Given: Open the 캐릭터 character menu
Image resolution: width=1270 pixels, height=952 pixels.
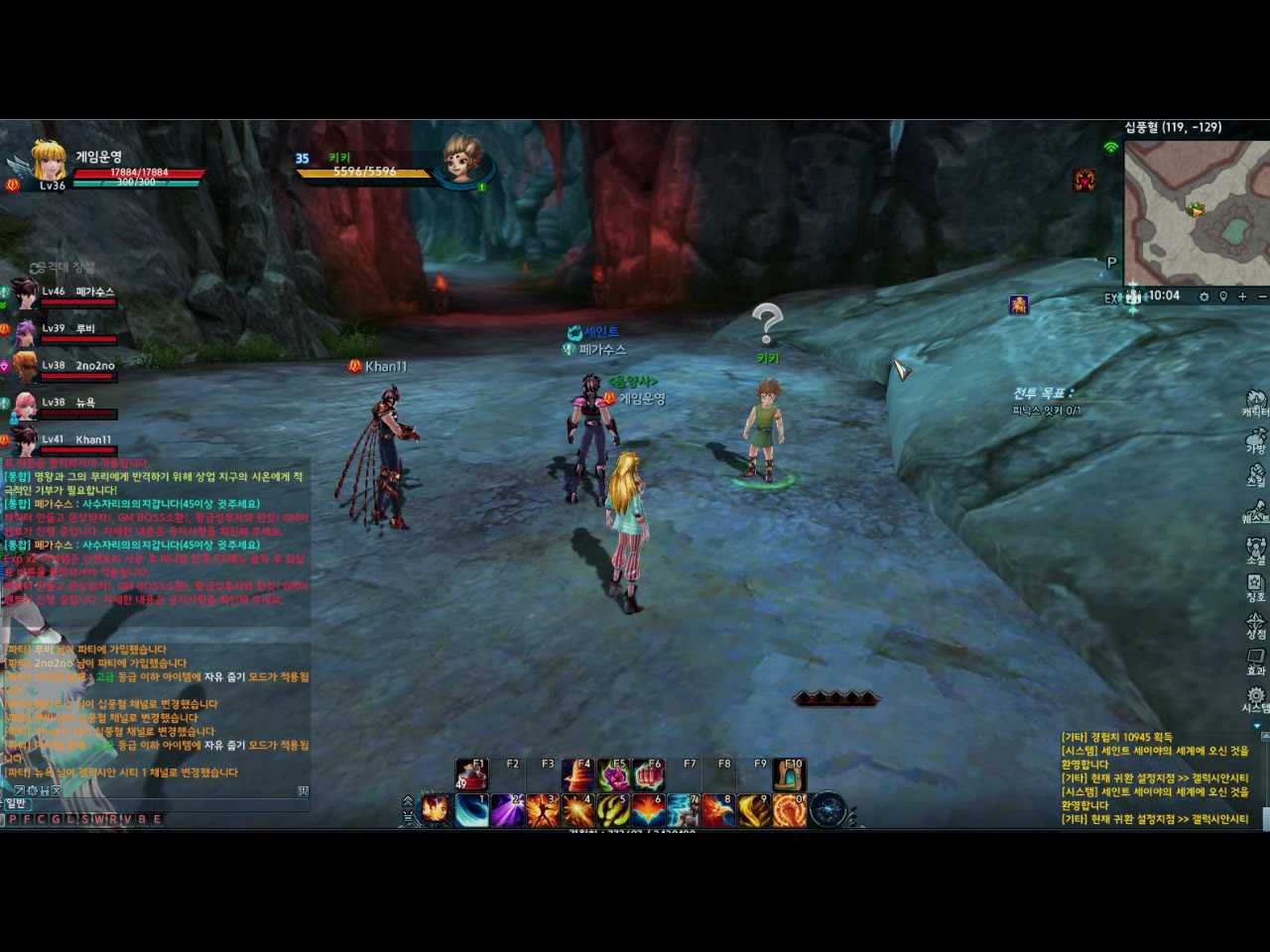Looking at the screenshot, I should tap(1255, 403).
